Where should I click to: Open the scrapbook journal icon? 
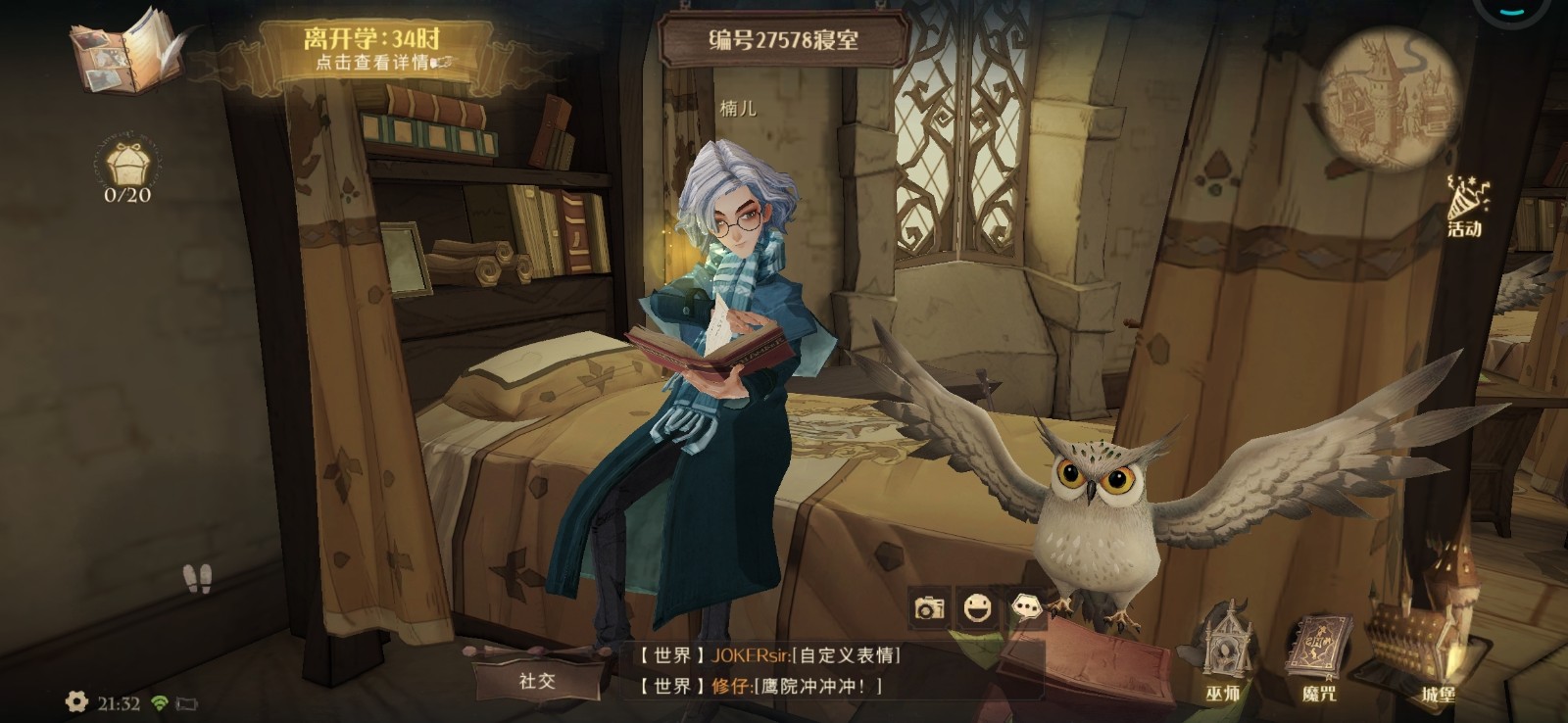tap(124, 51)
